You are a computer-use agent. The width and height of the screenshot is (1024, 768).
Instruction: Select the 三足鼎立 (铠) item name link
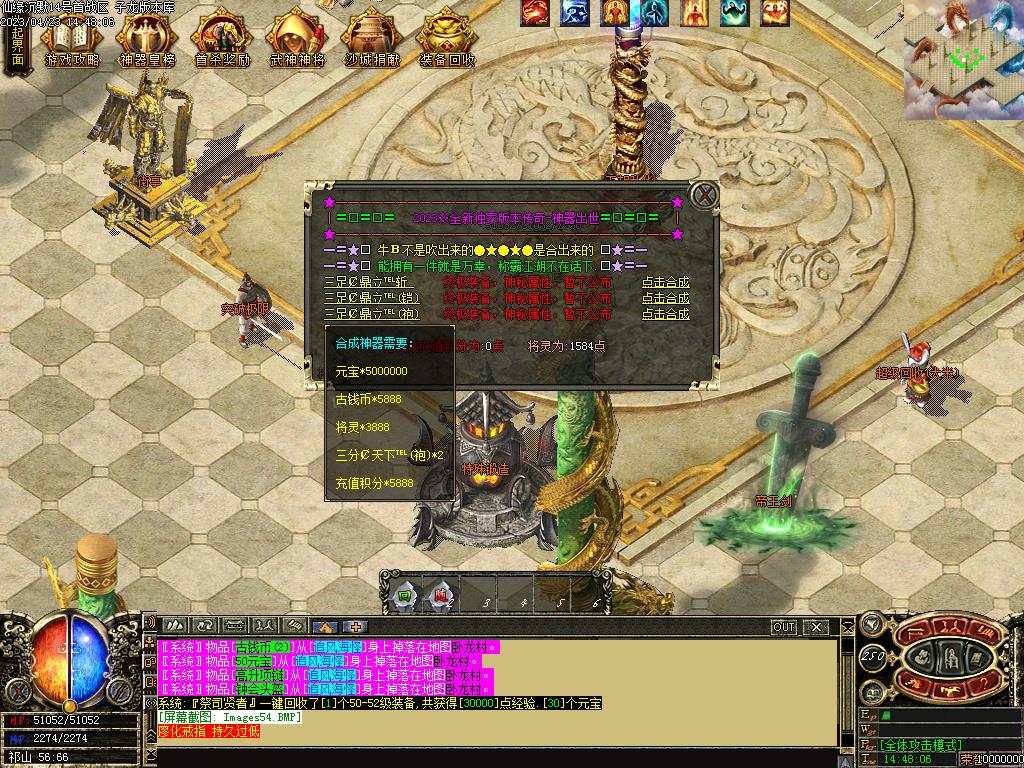click(x=359, y=298)
